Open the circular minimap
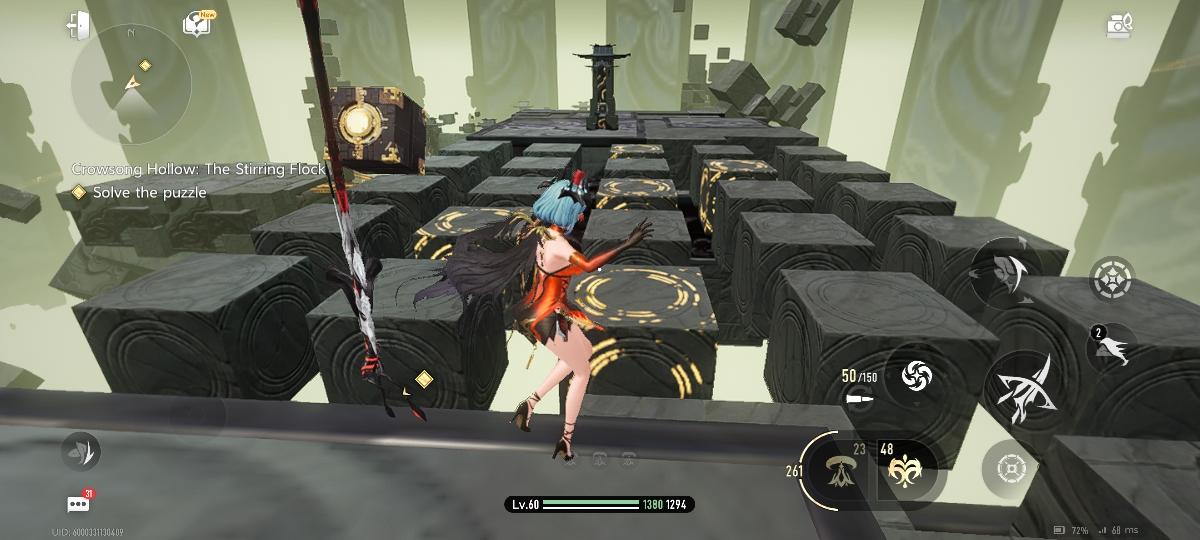 tap(130, 84)
